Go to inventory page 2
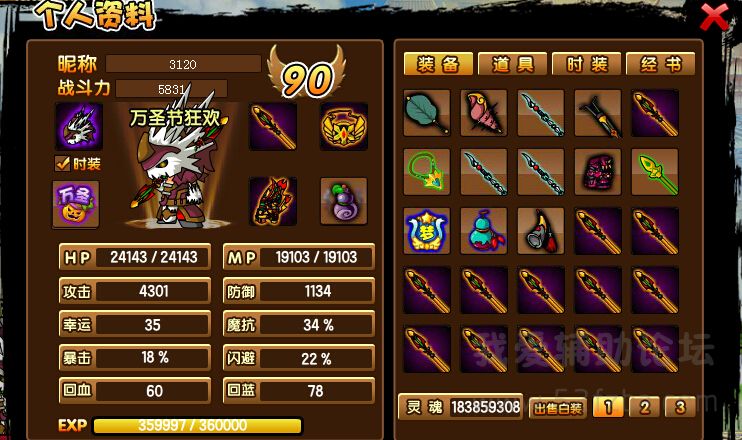742x440 pixels. (645, 407)
